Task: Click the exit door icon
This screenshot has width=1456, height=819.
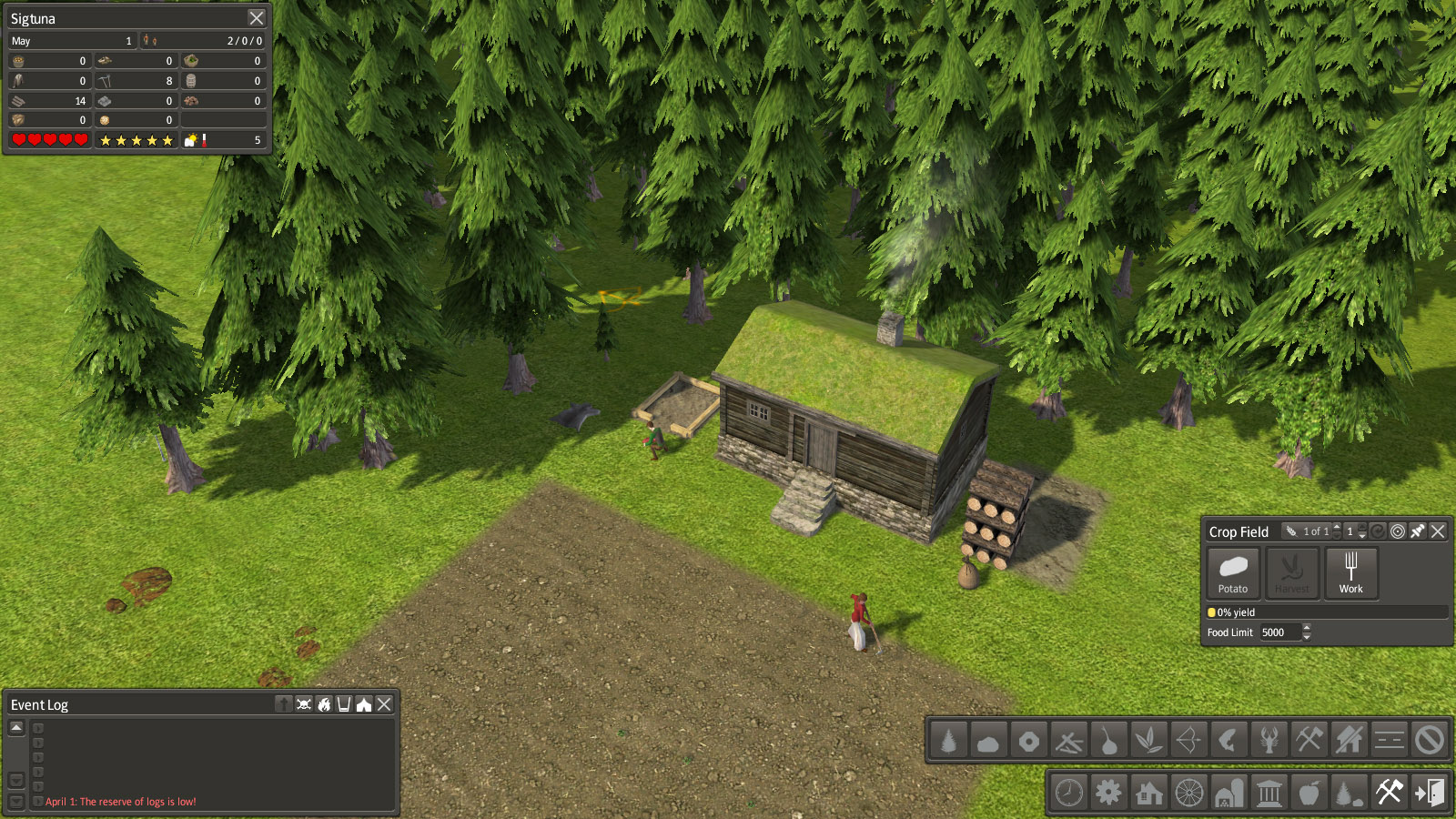Action: click(x=1429, y=793)
